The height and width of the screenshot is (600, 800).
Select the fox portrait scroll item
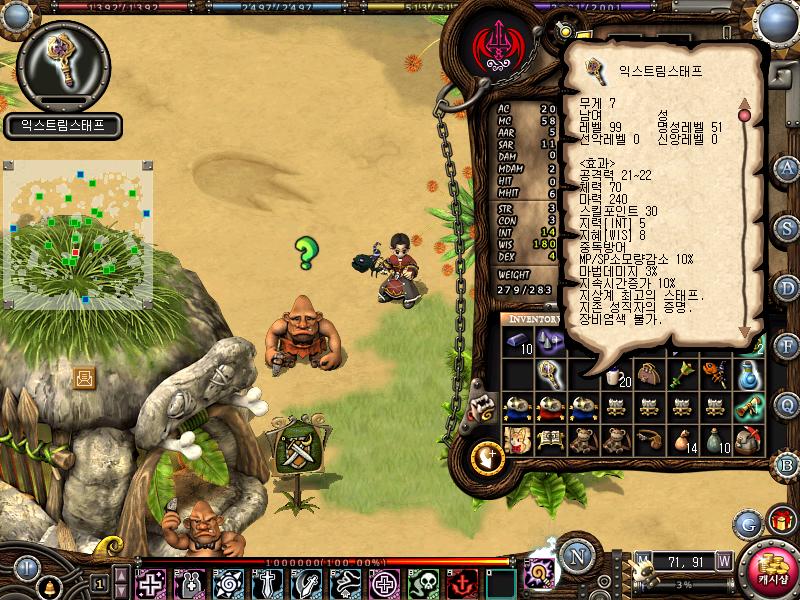coord(518,440)
